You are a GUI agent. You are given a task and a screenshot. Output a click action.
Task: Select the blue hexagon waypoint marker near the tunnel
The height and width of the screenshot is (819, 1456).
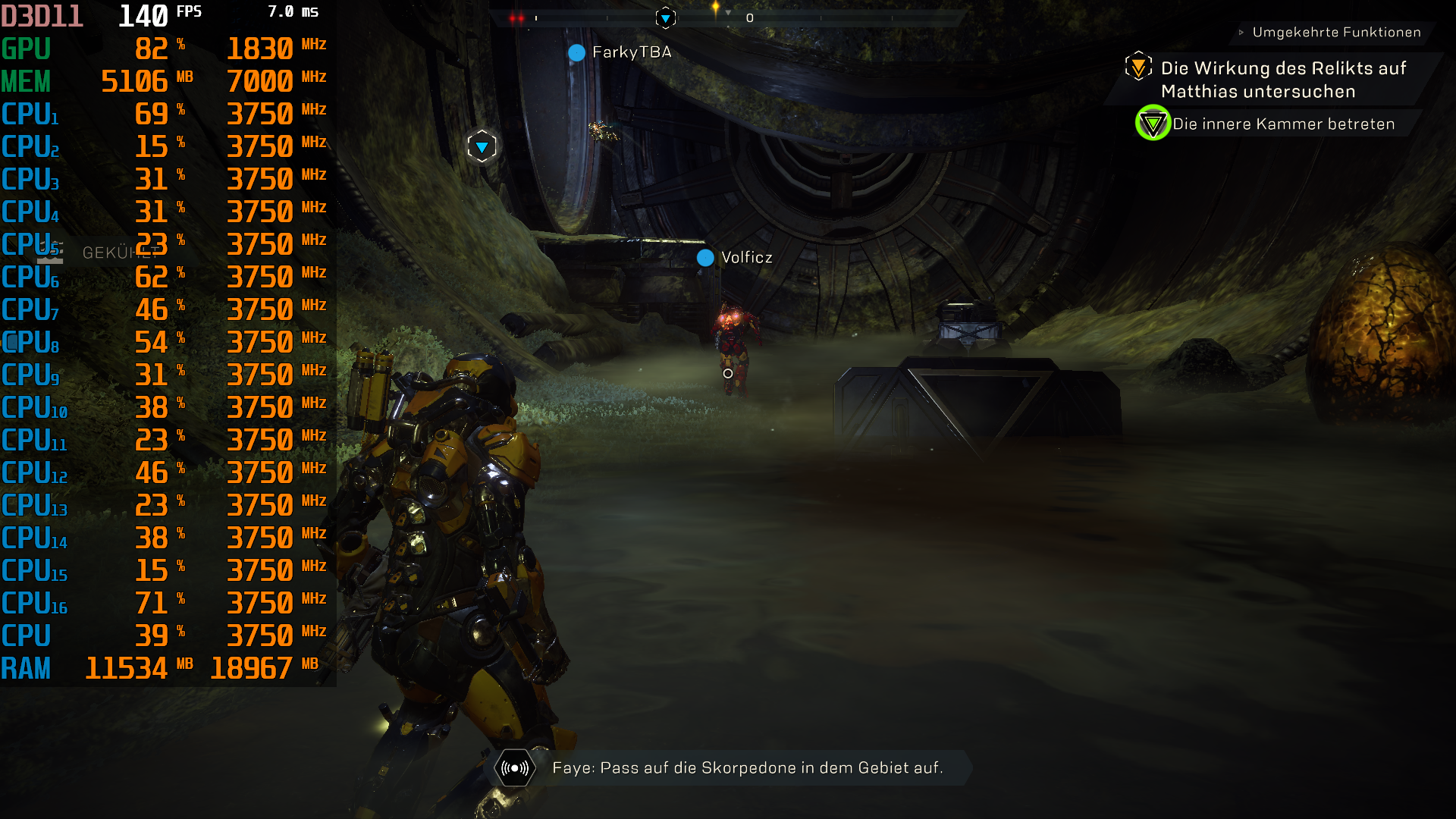482,145
